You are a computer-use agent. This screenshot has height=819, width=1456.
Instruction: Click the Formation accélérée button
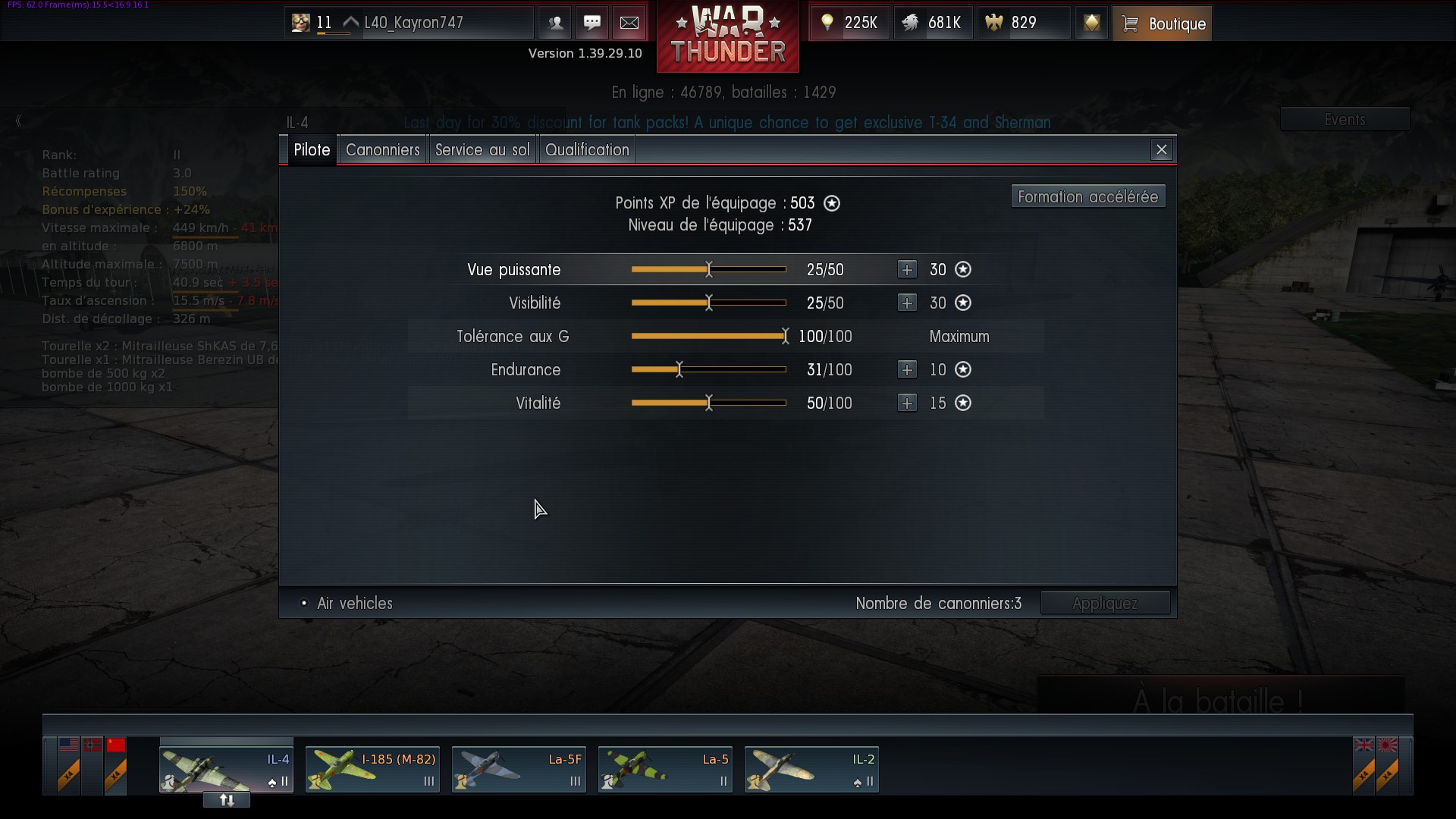[x=1087, y=197]
